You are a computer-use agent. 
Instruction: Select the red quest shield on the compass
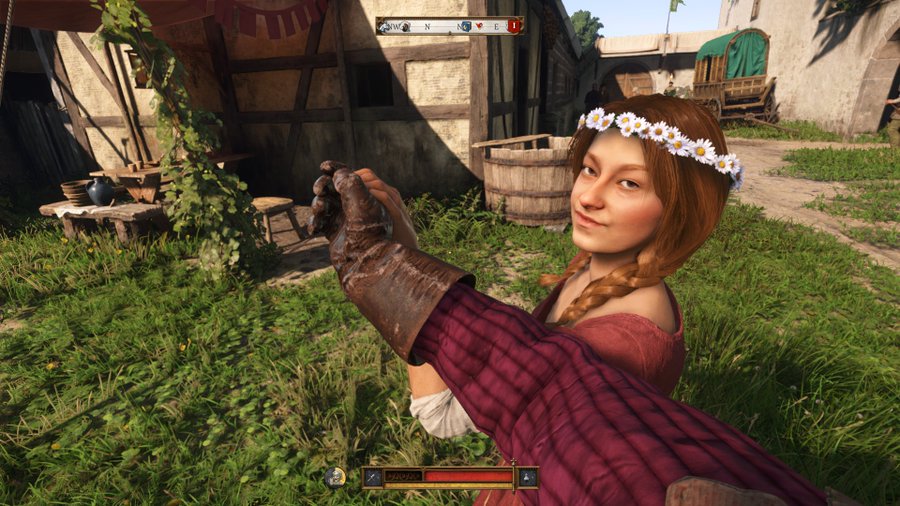[x=513, y=26]
